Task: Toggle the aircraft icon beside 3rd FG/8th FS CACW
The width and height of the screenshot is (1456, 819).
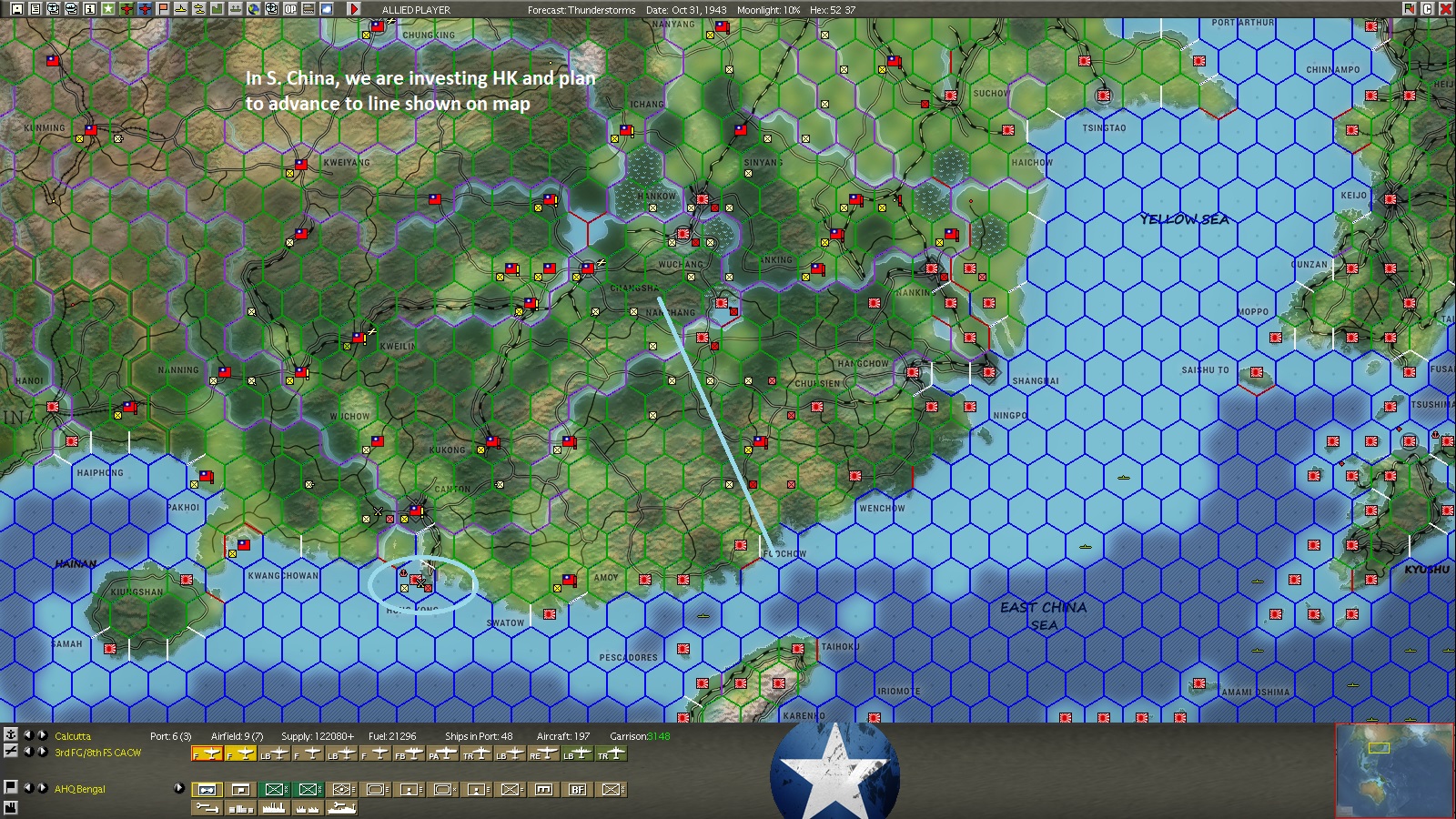Action: pos(10,751)
